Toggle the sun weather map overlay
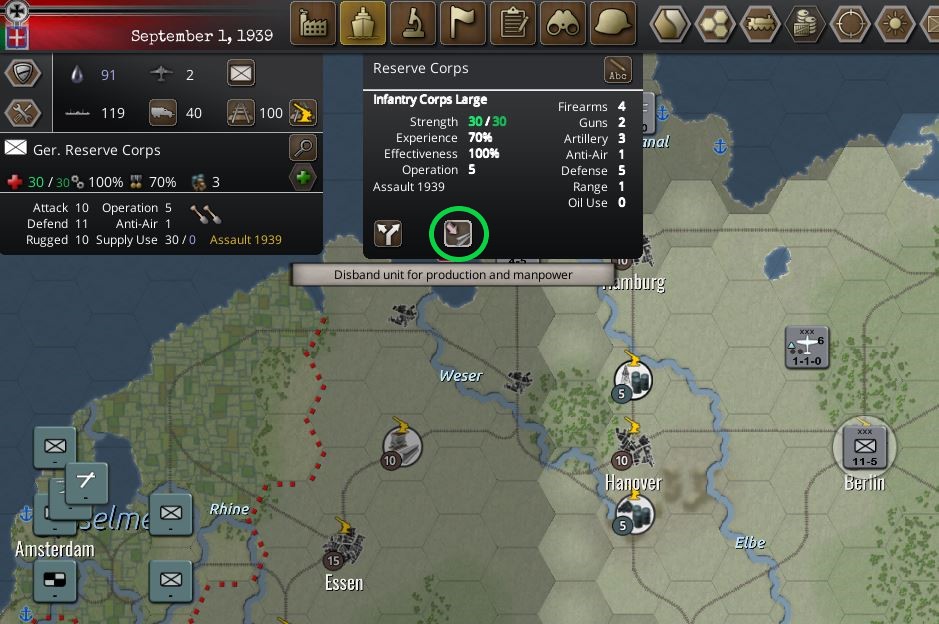 [x=897, y=23]
